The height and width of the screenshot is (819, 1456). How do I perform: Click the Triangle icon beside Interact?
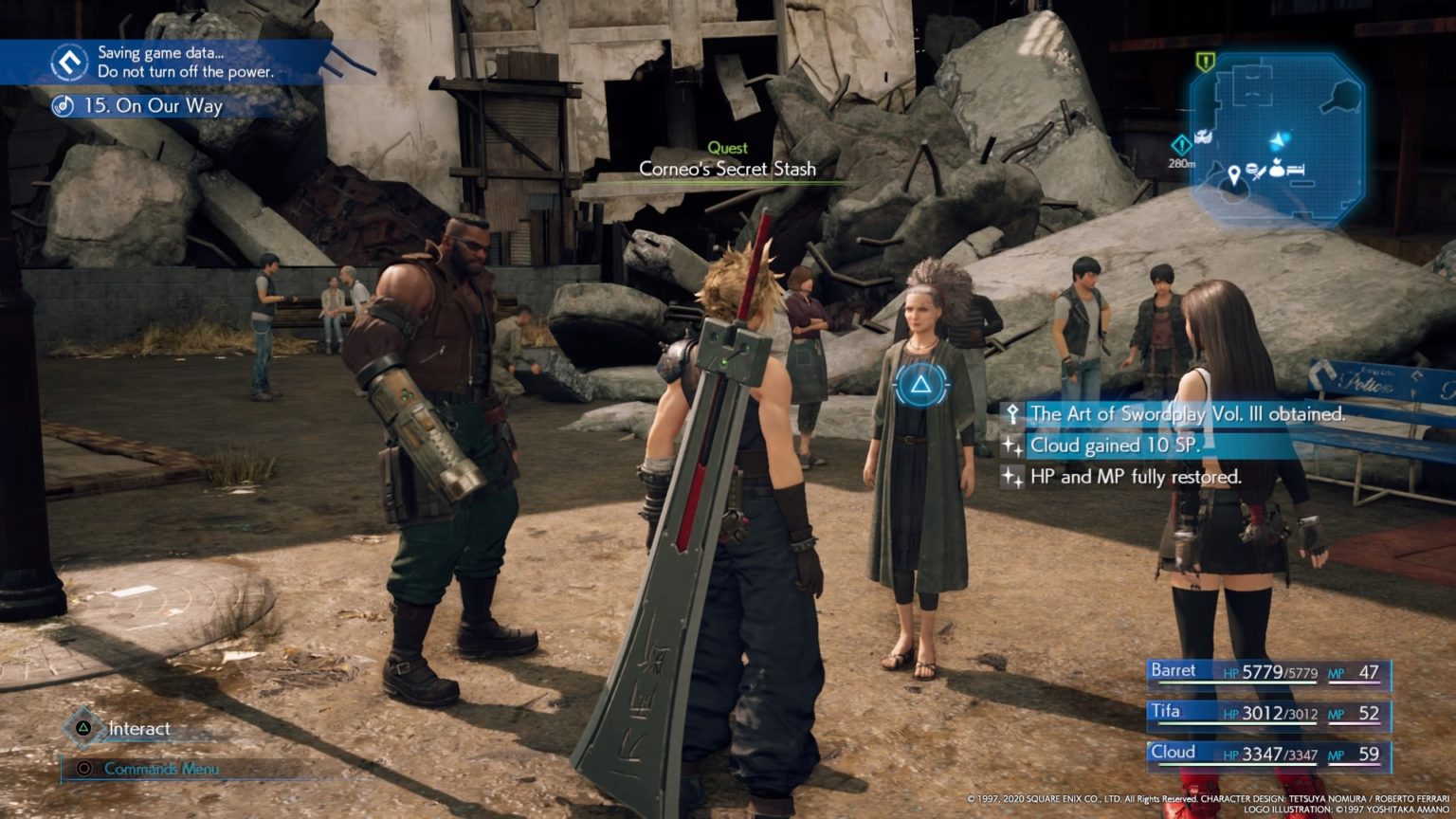(83, 729)
